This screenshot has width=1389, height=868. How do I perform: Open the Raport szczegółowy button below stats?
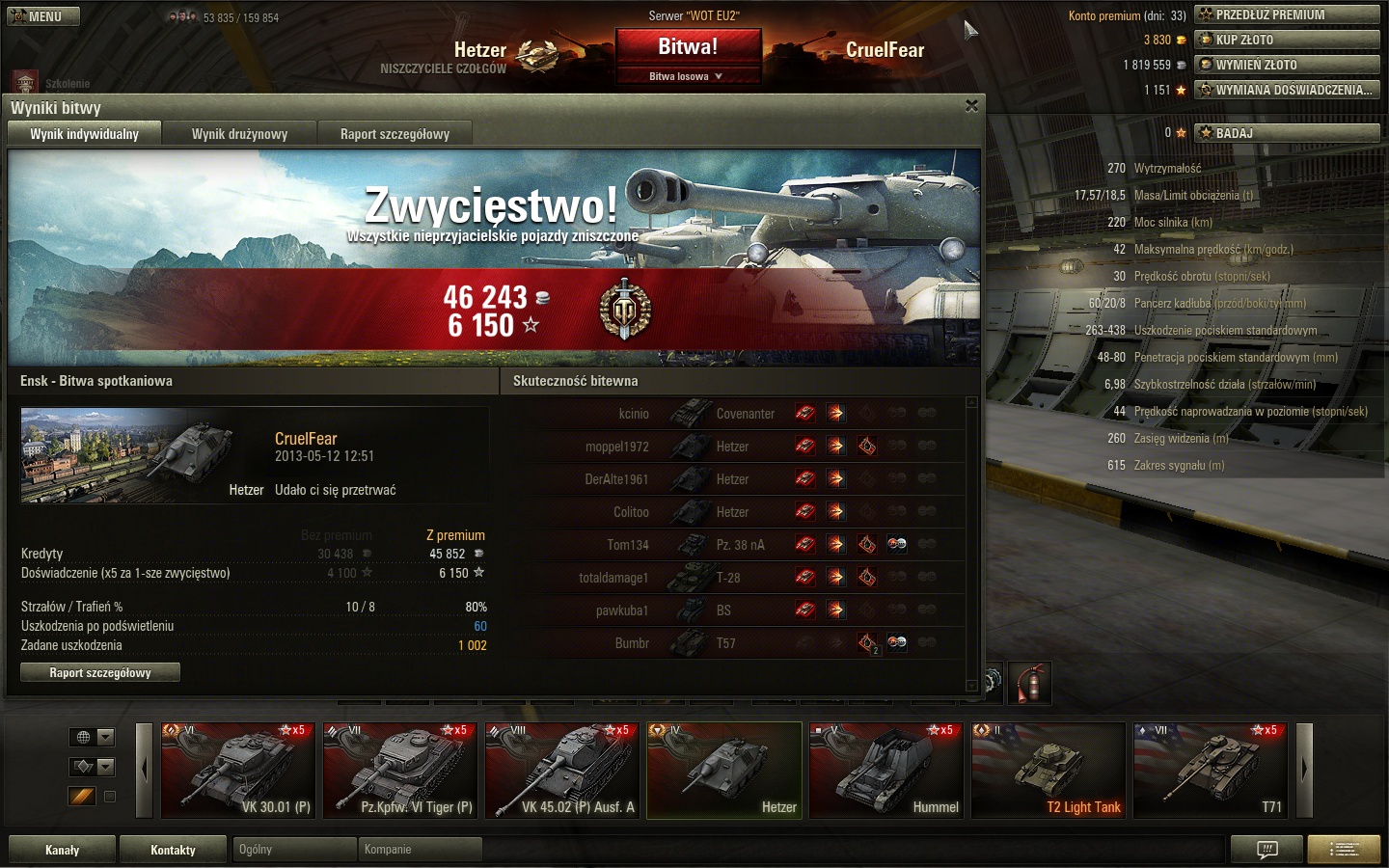coord(100,672)
